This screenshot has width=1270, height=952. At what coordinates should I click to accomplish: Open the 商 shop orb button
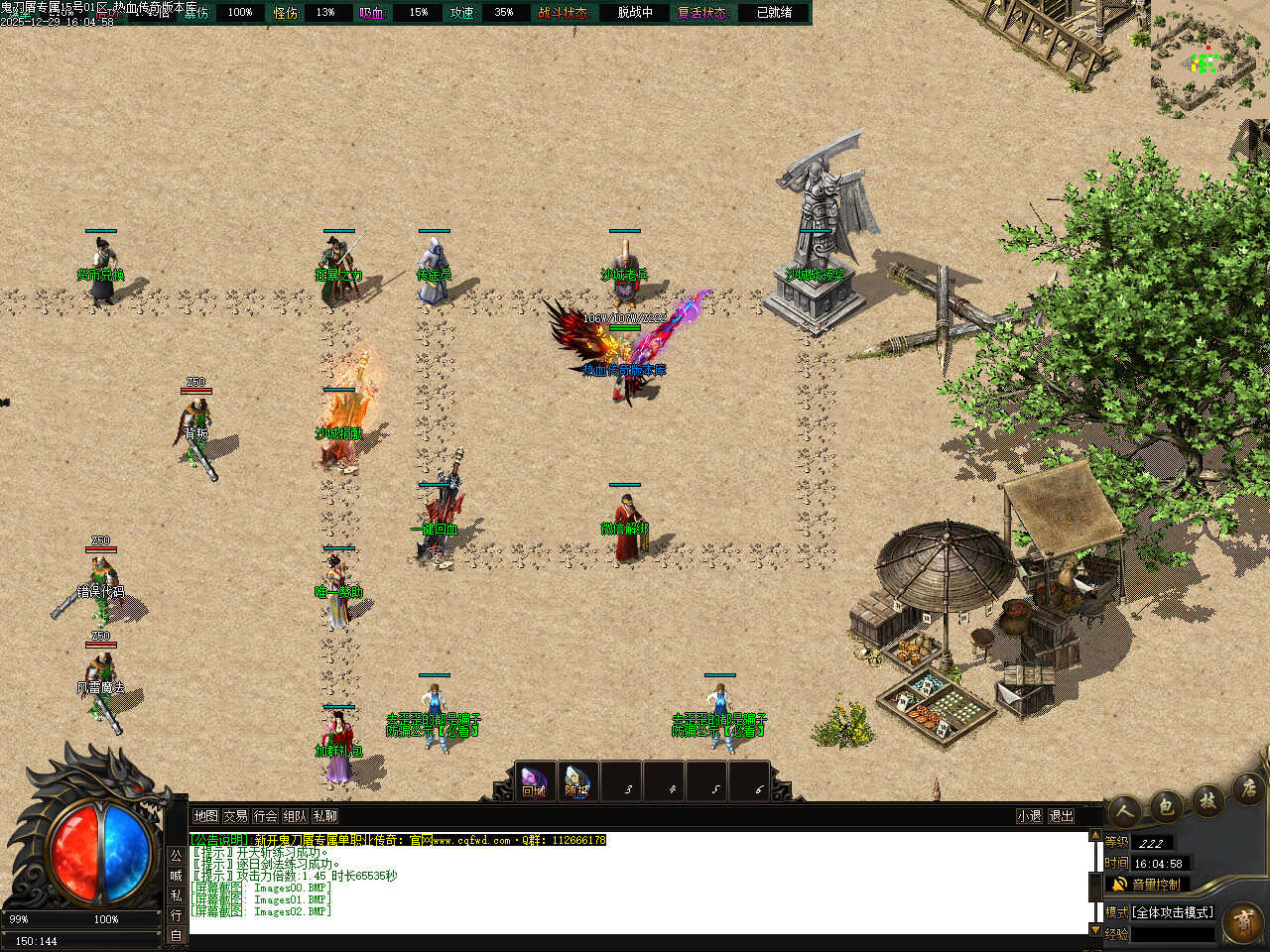[x=1243, y=923]
